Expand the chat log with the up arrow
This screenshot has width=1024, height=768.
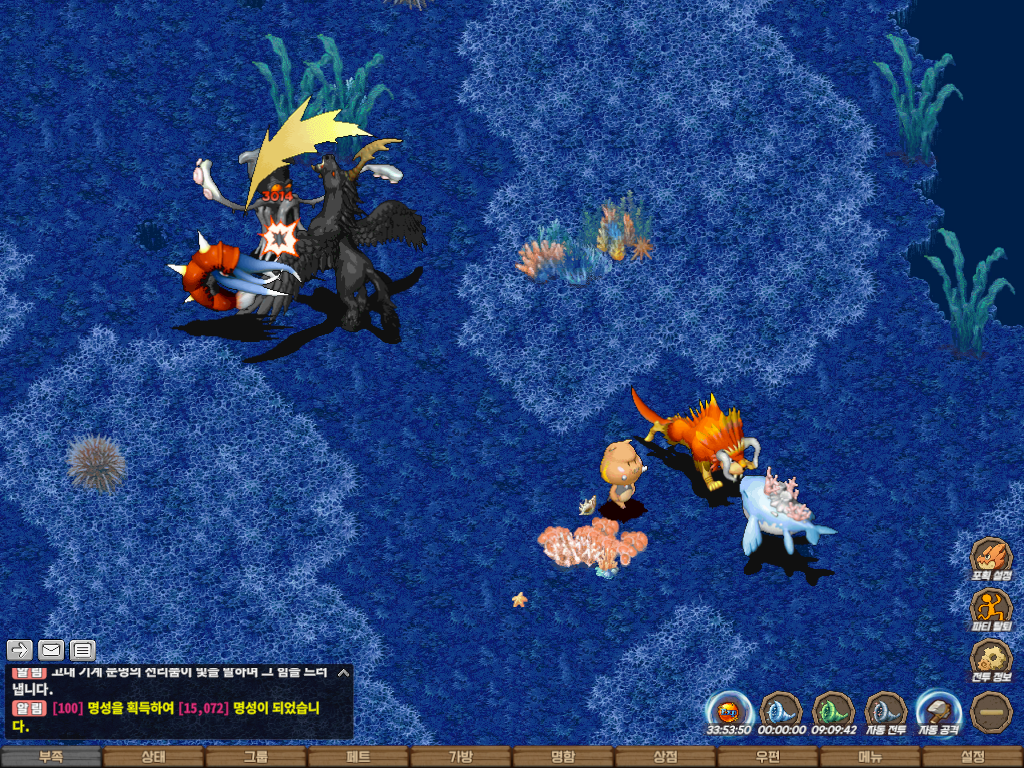343,673
